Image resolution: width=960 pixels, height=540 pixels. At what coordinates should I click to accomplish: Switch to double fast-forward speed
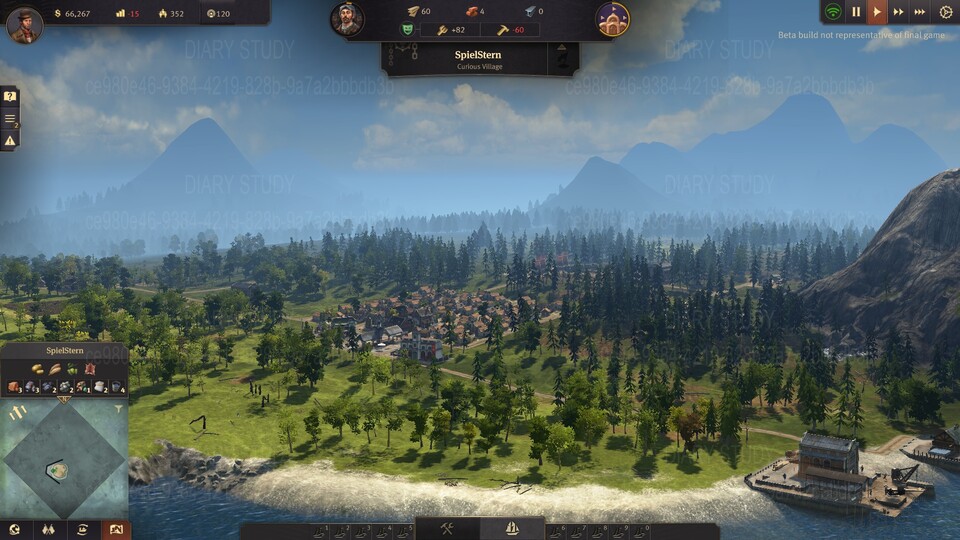(898, 12)
